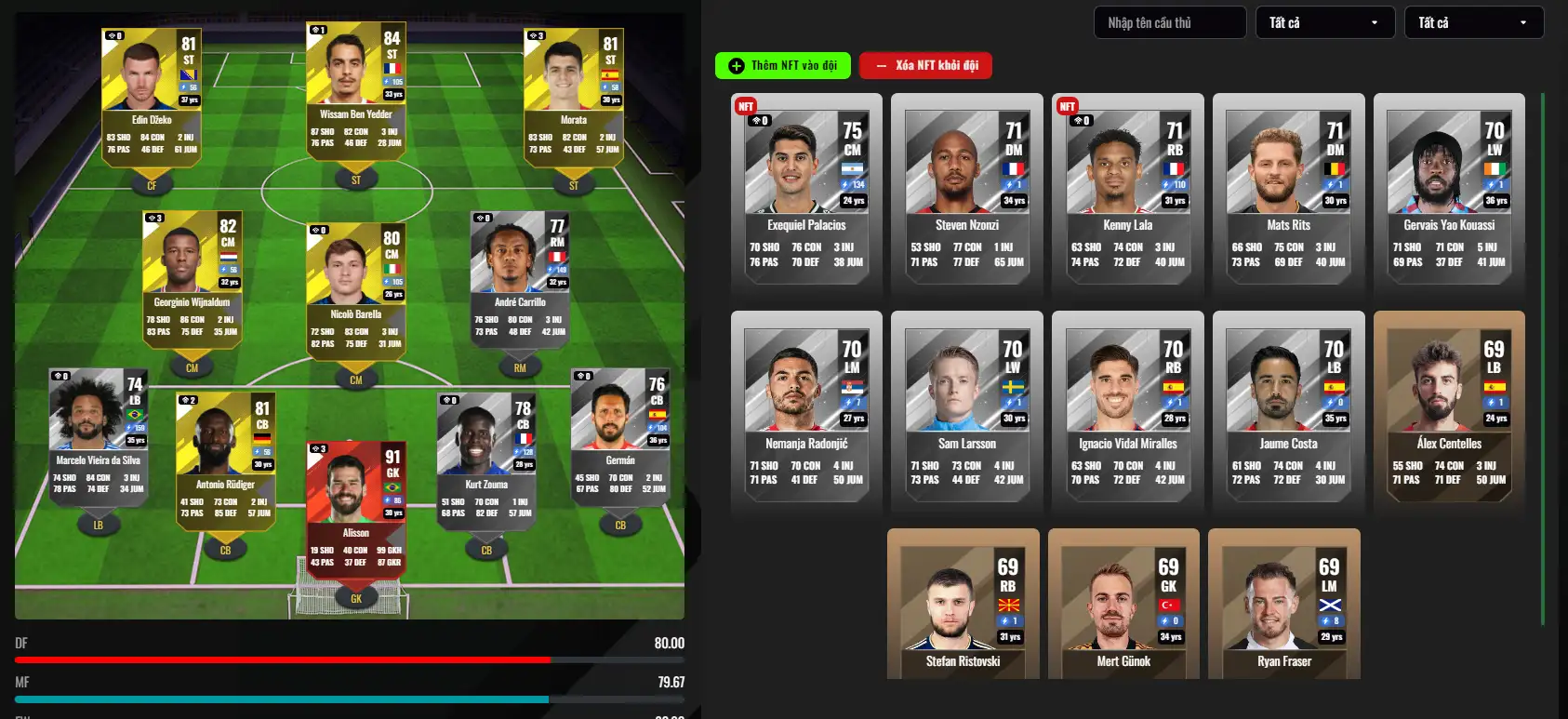Image resolution: width=1568 pixels, height=719 pixels.
Task: Select the Mats Rits card
Action: tap(1288, 193)
